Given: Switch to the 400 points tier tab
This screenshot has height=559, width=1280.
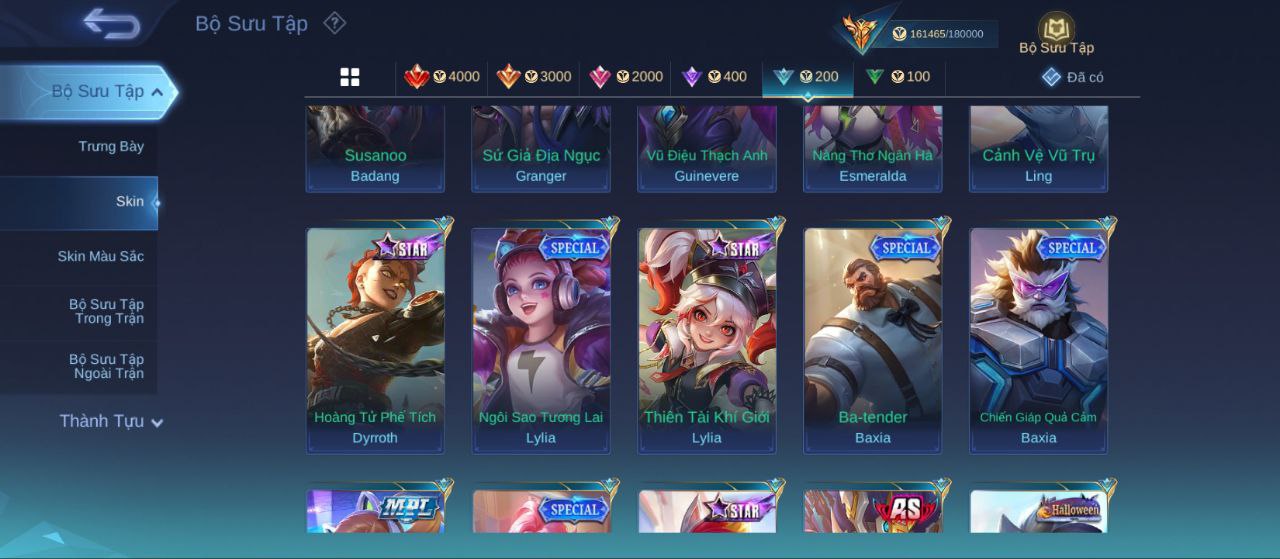Looking at the screenshot, I should point(714,77).
